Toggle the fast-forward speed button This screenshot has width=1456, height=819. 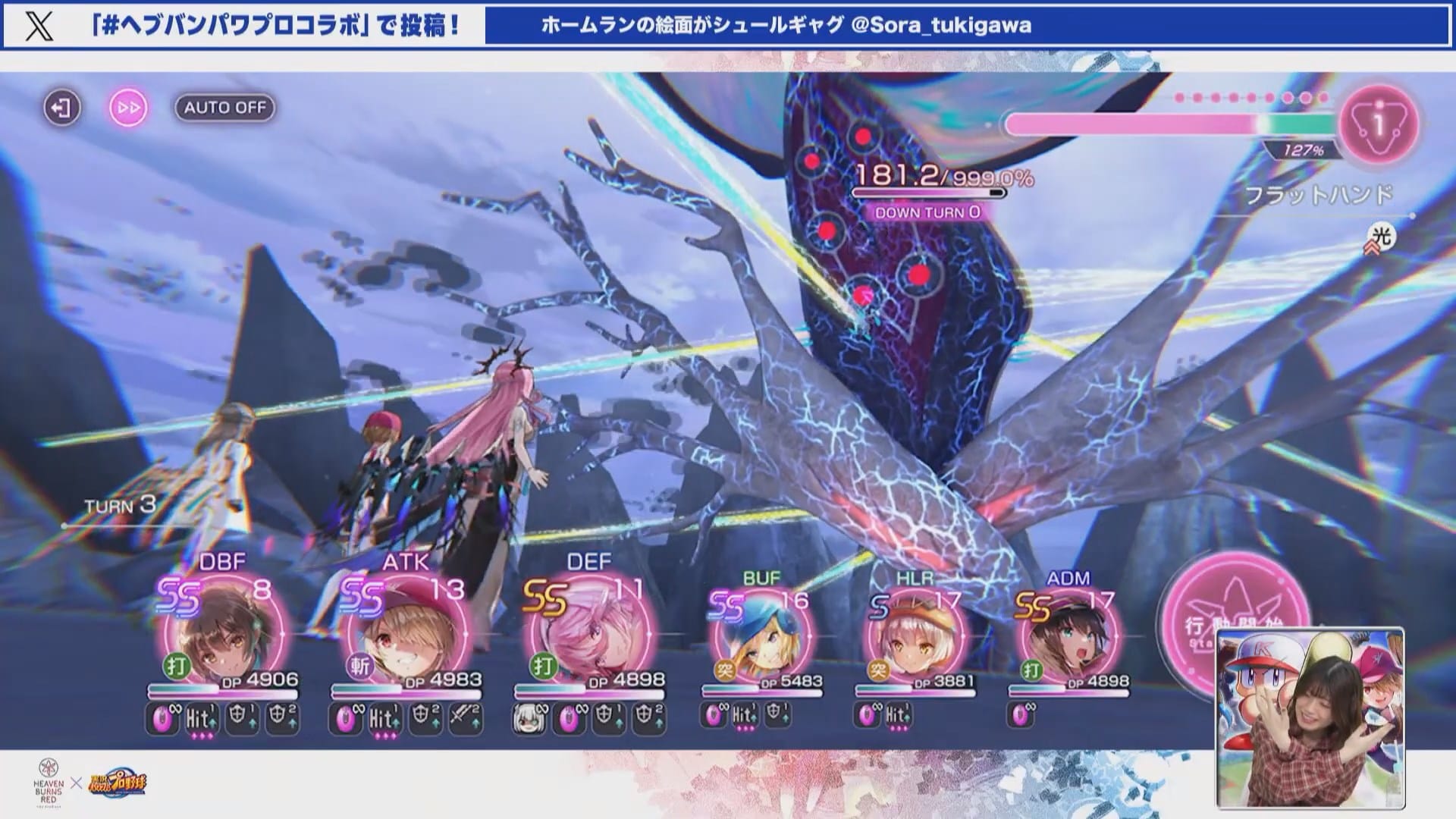coord(128,108)
